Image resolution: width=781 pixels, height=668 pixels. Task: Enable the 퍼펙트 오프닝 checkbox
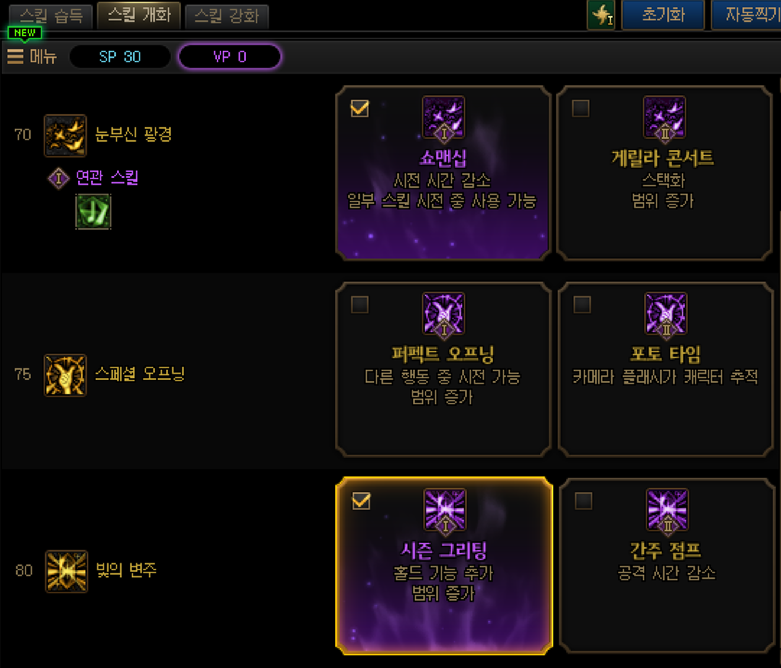pos(360,304)
